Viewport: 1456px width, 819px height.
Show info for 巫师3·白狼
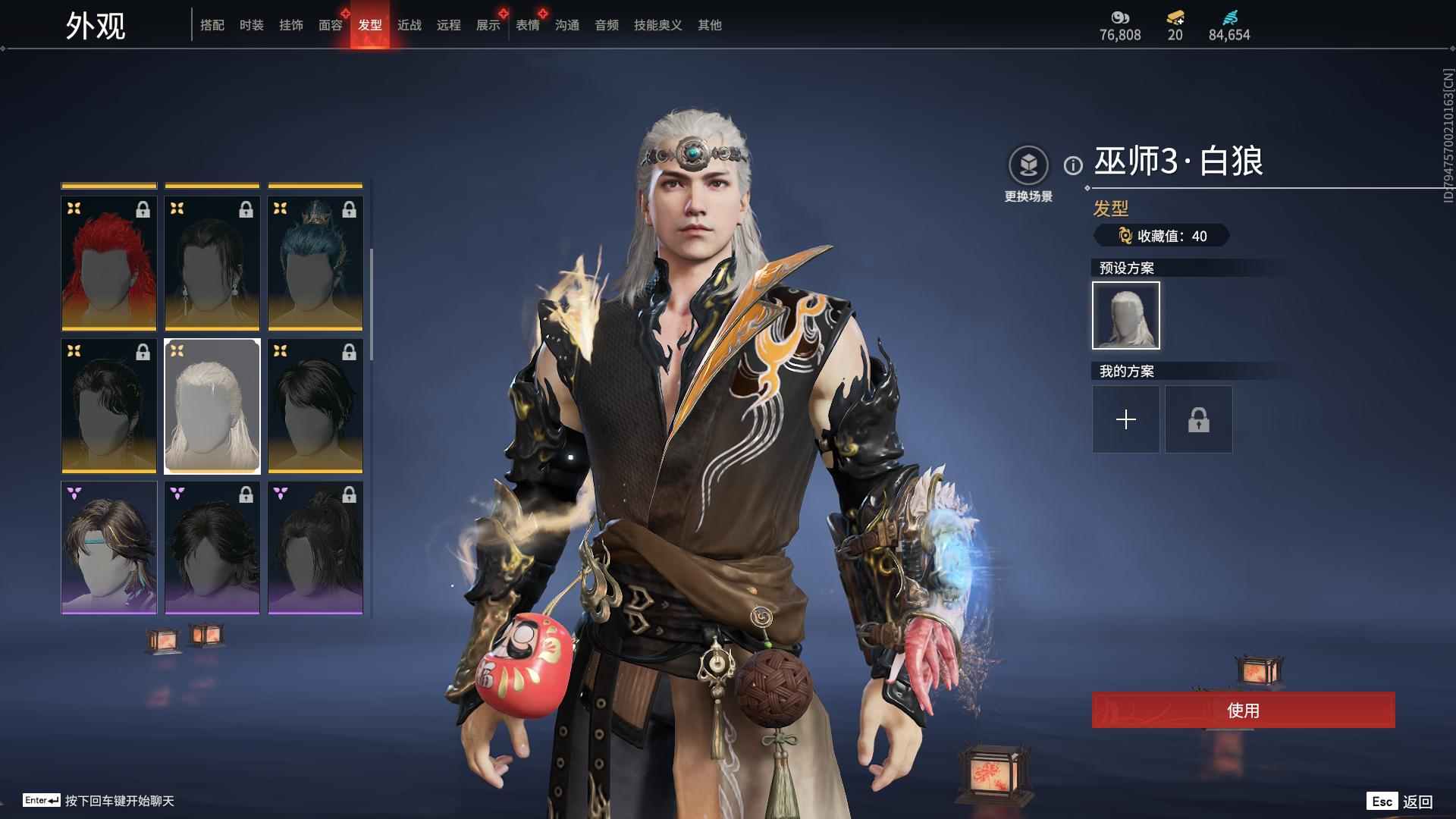[x=1073, y=165]
